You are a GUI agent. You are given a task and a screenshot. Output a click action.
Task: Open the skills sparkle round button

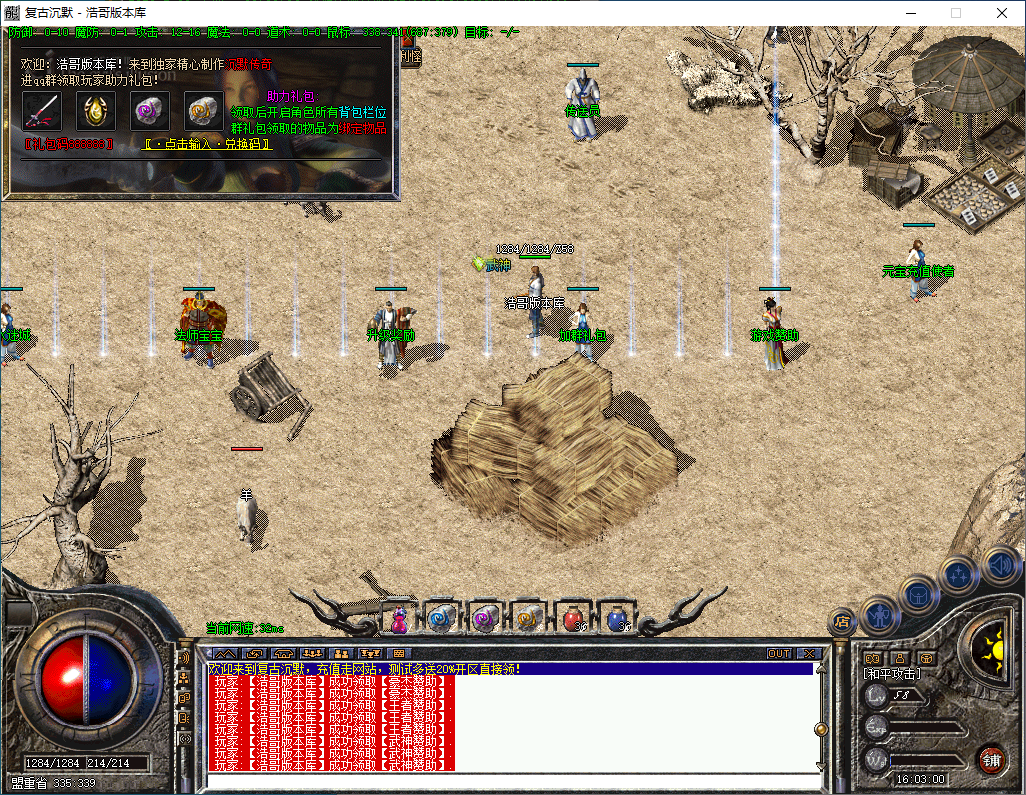(x=960, y=575)
